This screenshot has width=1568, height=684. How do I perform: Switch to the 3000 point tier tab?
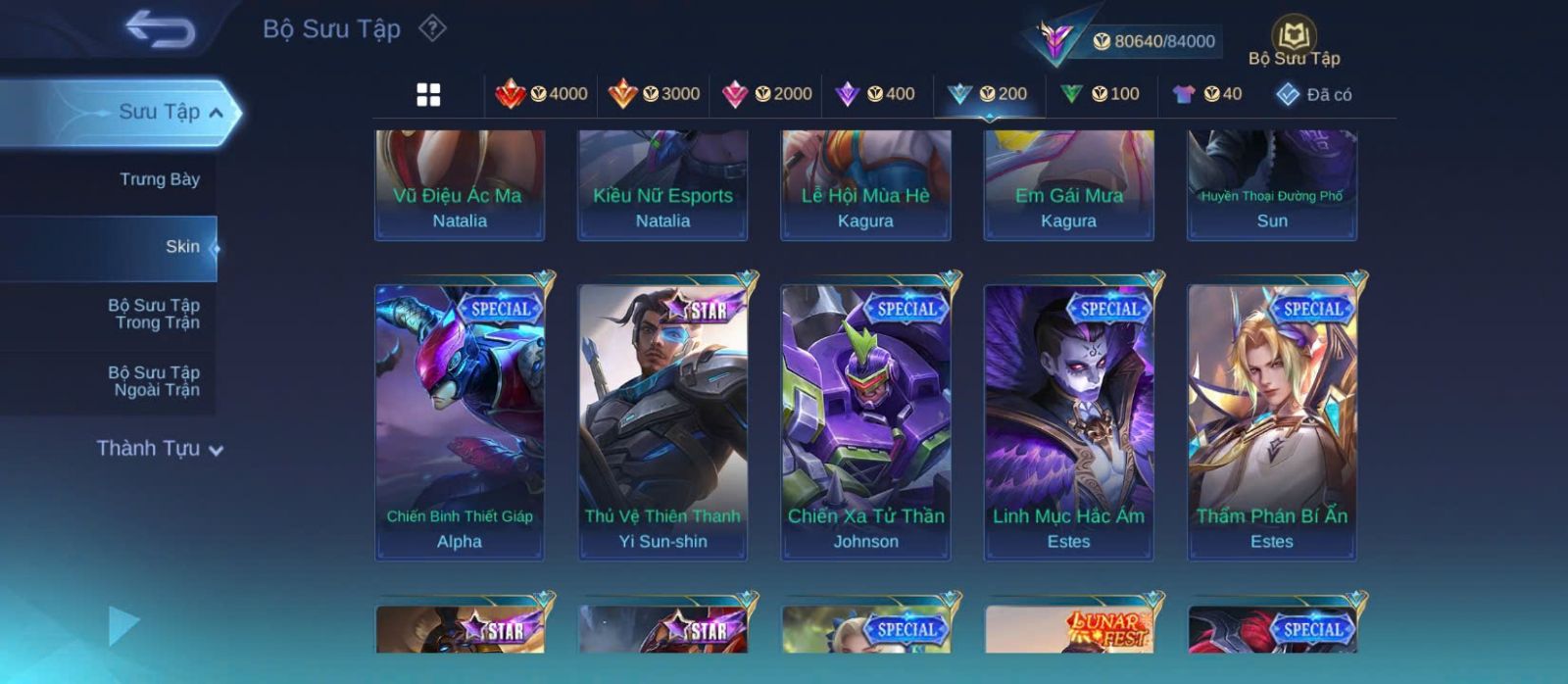coord(654,94)
